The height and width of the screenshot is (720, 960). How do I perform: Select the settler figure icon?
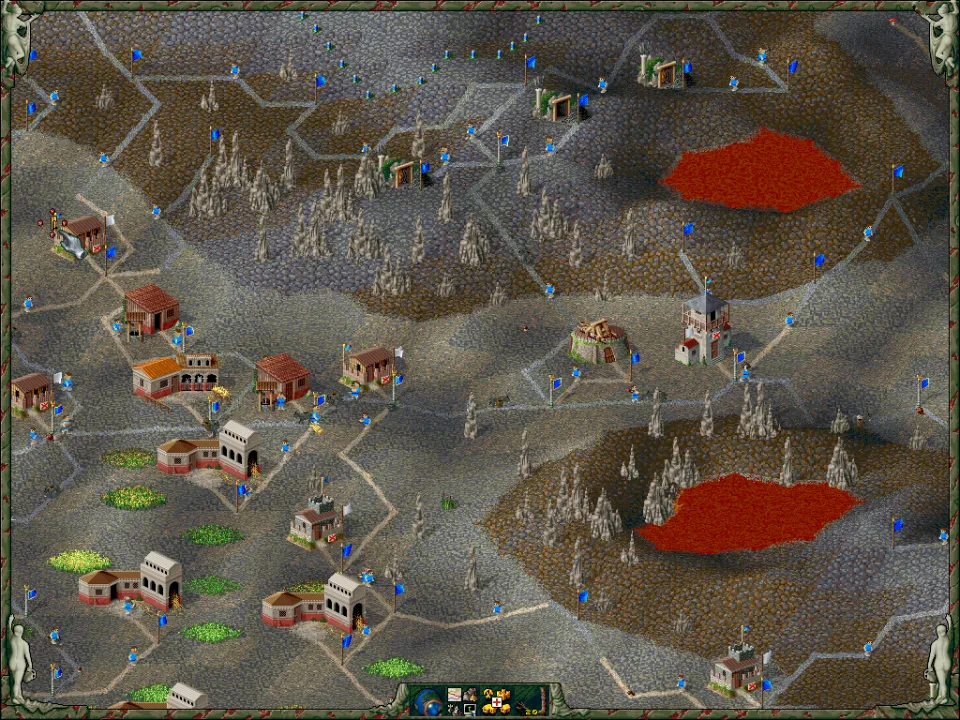[x=454, y=710]
